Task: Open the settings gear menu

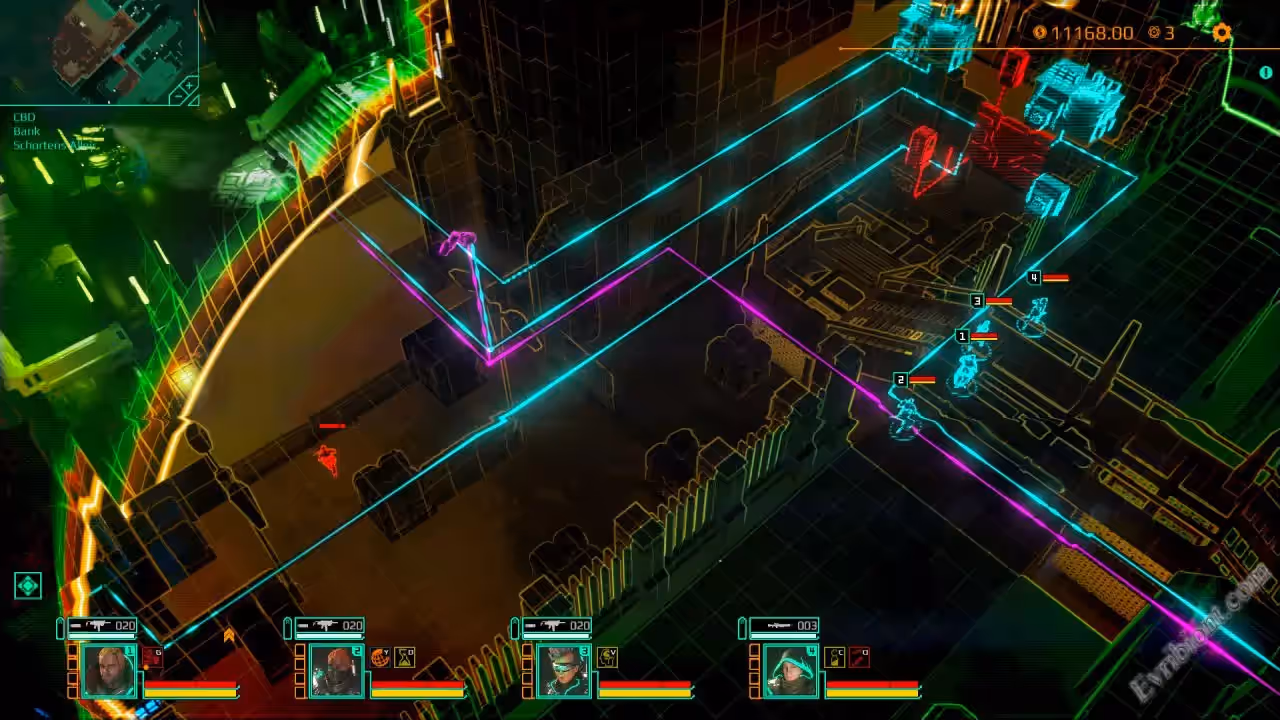Action: (x=1221, y=33)
